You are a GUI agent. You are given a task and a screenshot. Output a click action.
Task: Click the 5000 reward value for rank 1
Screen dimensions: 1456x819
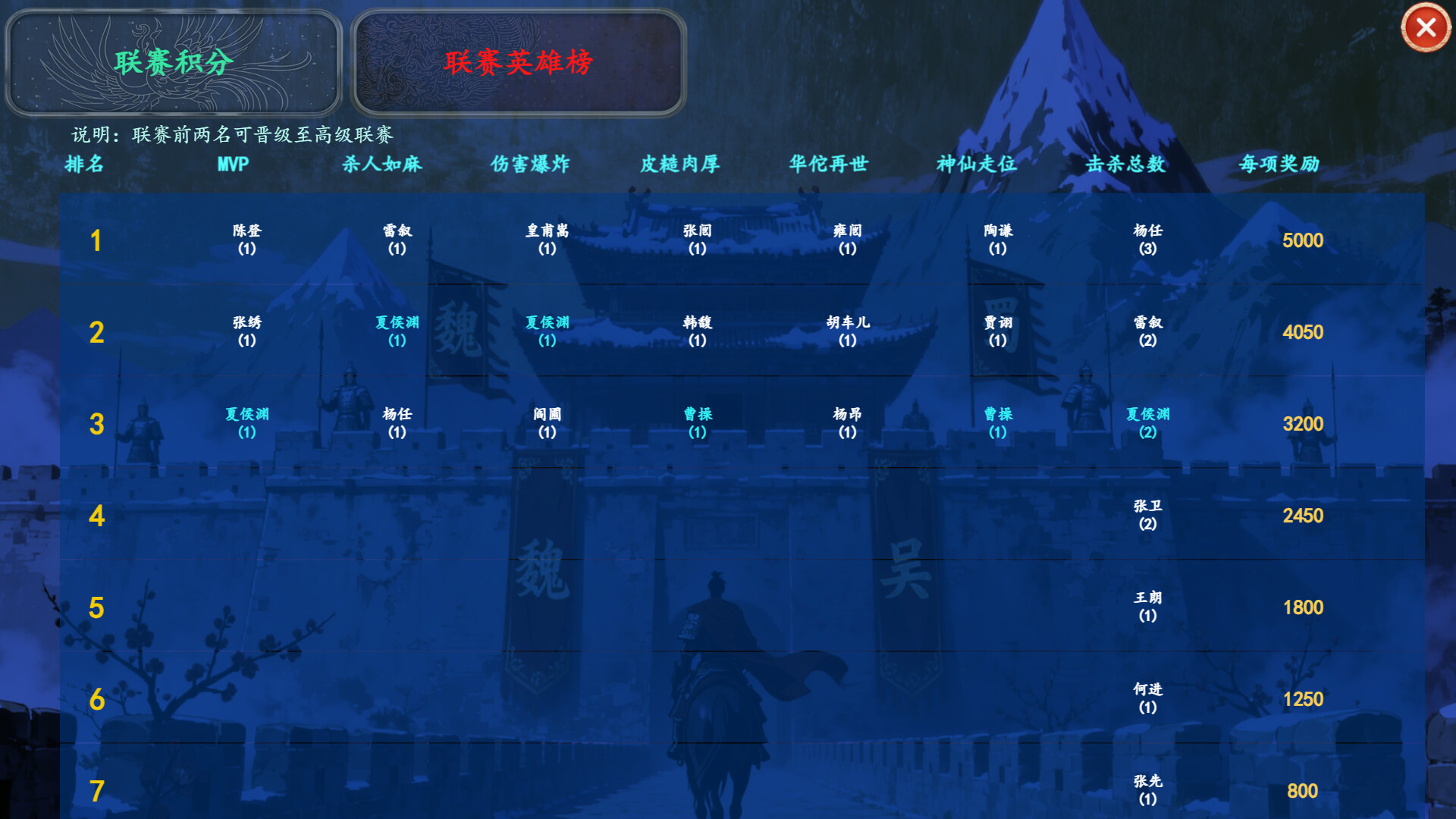click(x=1301, y=240)
